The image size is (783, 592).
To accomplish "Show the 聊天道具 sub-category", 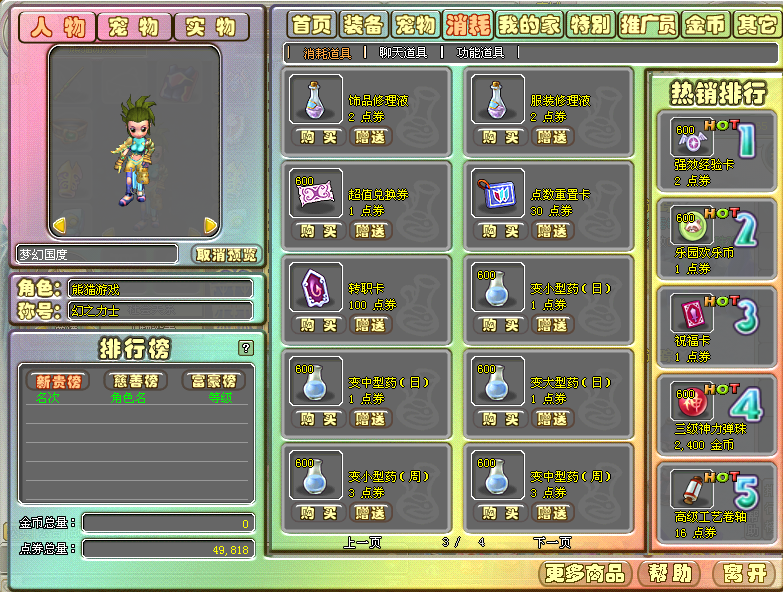I will coord(403,53).
